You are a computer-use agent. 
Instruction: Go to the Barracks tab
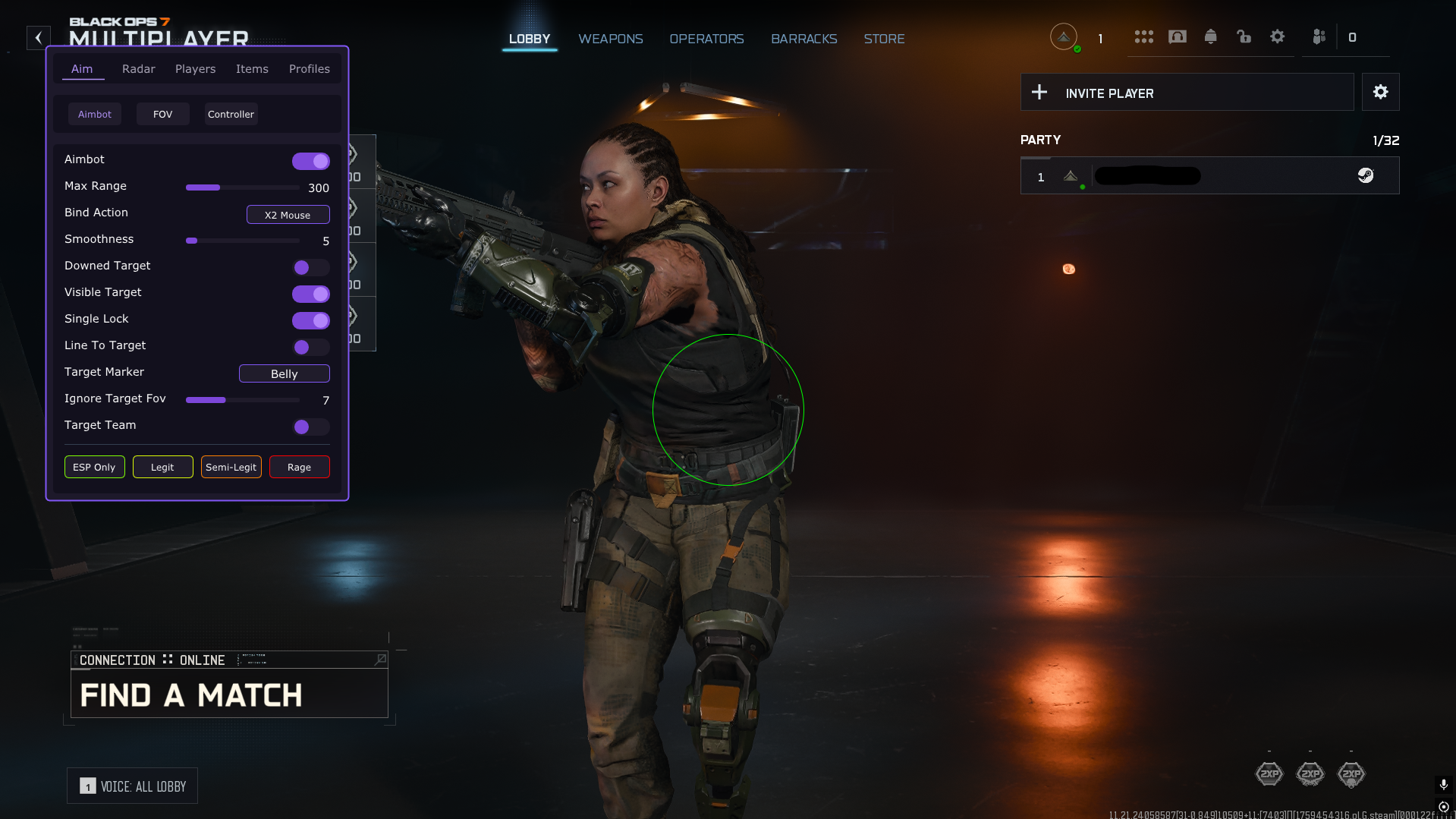(x=803, y=39)
